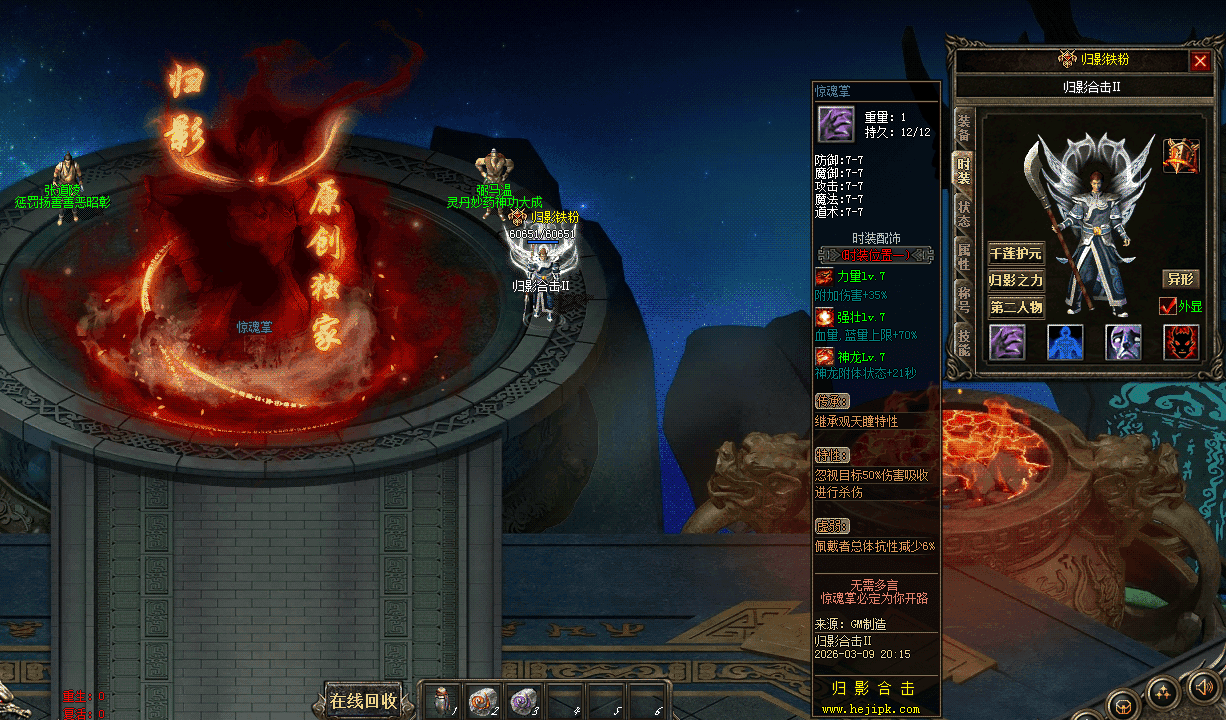Open the 在线回收 online recycle button
The height and width of the screenshot is (720, 1226).
click(x=364, y=700)
